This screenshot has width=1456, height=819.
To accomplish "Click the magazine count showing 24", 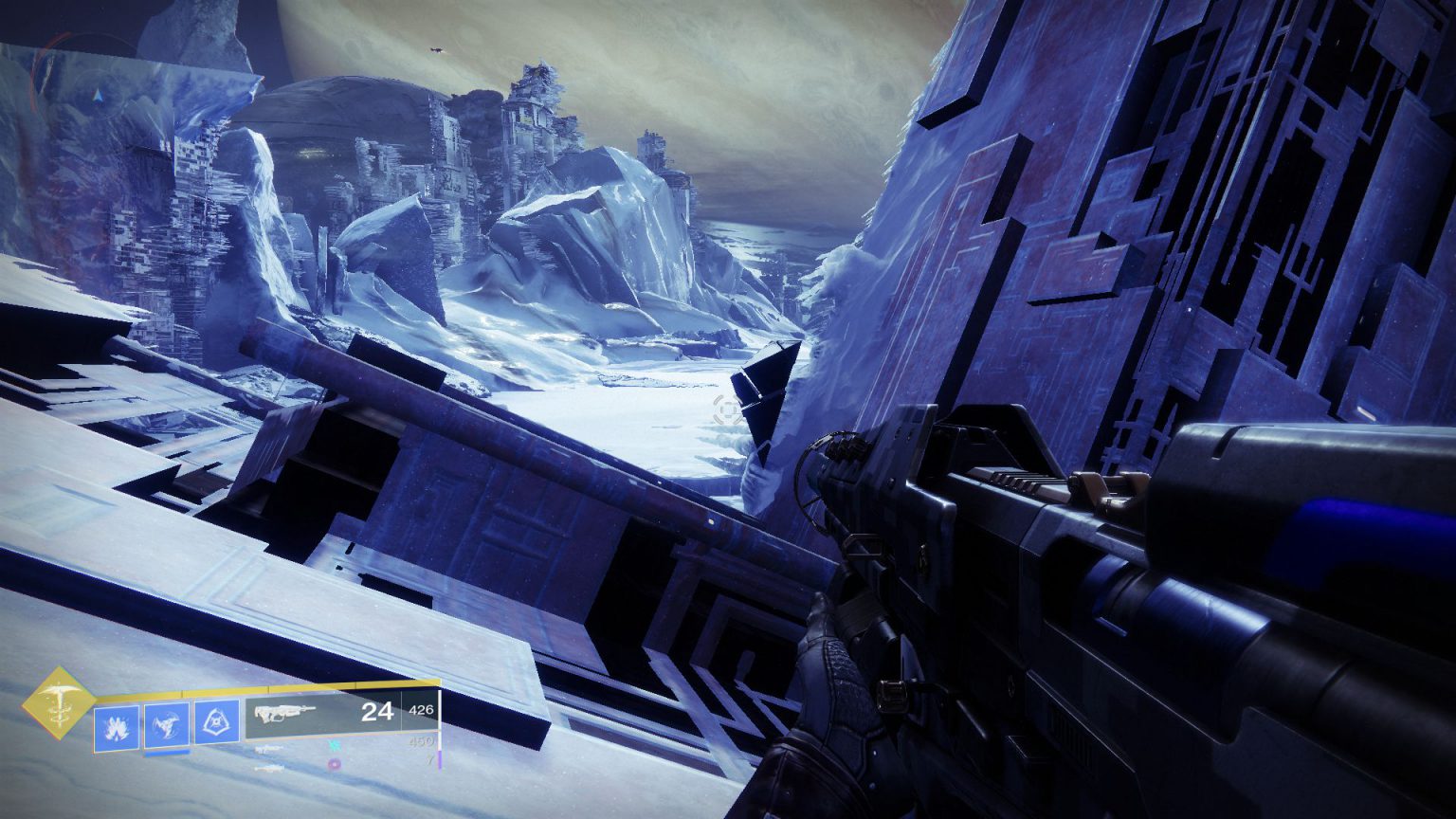I will click(x=376, y=713).
